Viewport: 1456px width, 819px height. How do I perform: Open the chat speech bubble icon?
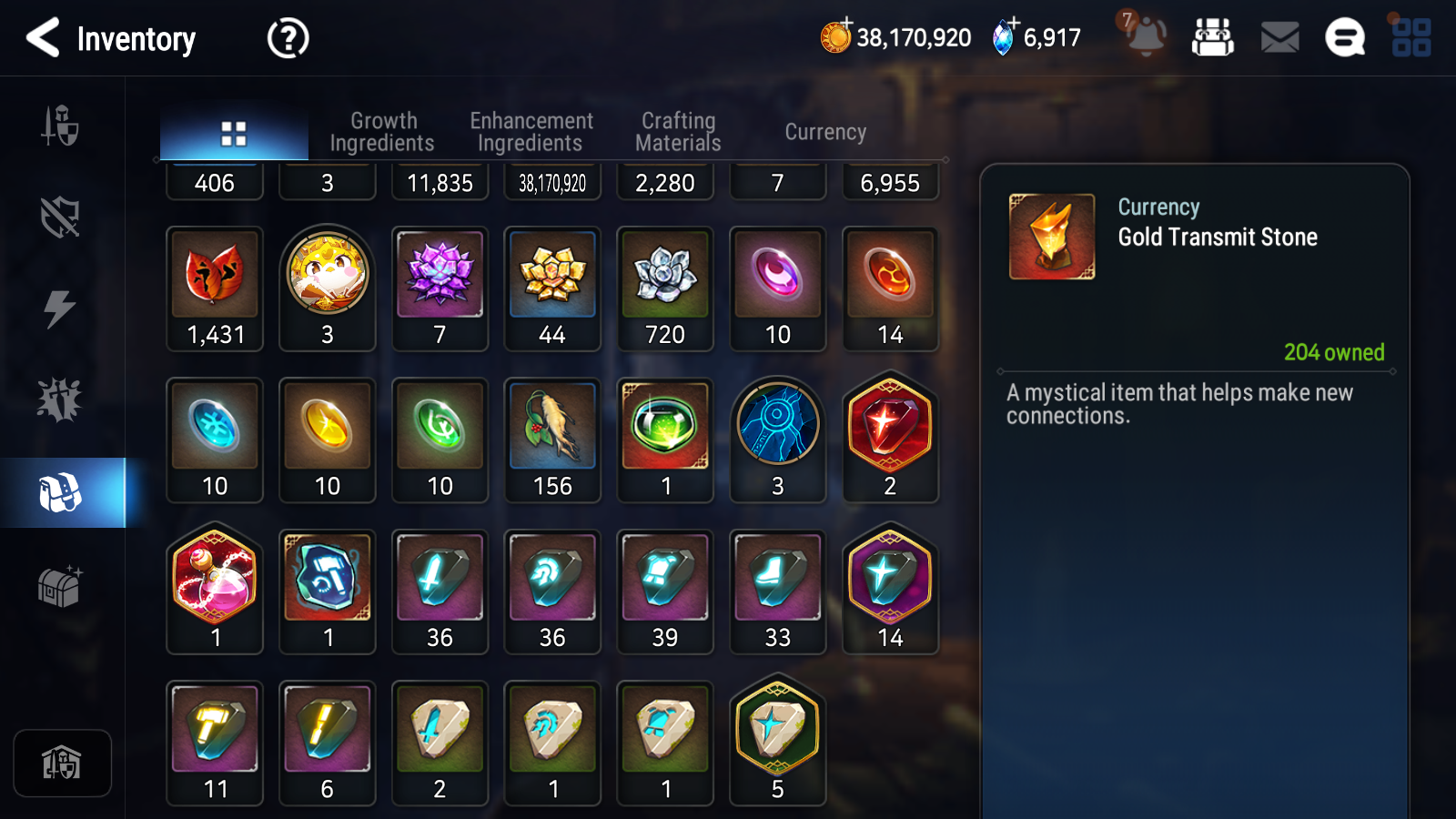click(x=1344, y=37)
